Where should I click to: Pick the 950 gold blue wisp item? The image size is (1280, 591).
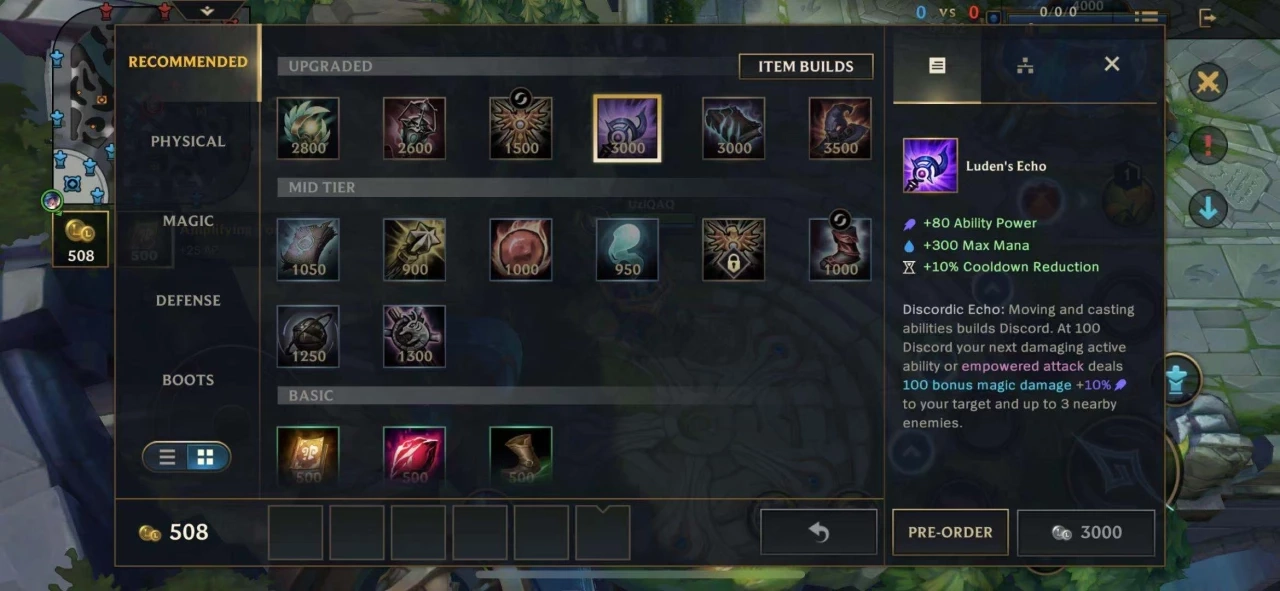click(627, 249)
